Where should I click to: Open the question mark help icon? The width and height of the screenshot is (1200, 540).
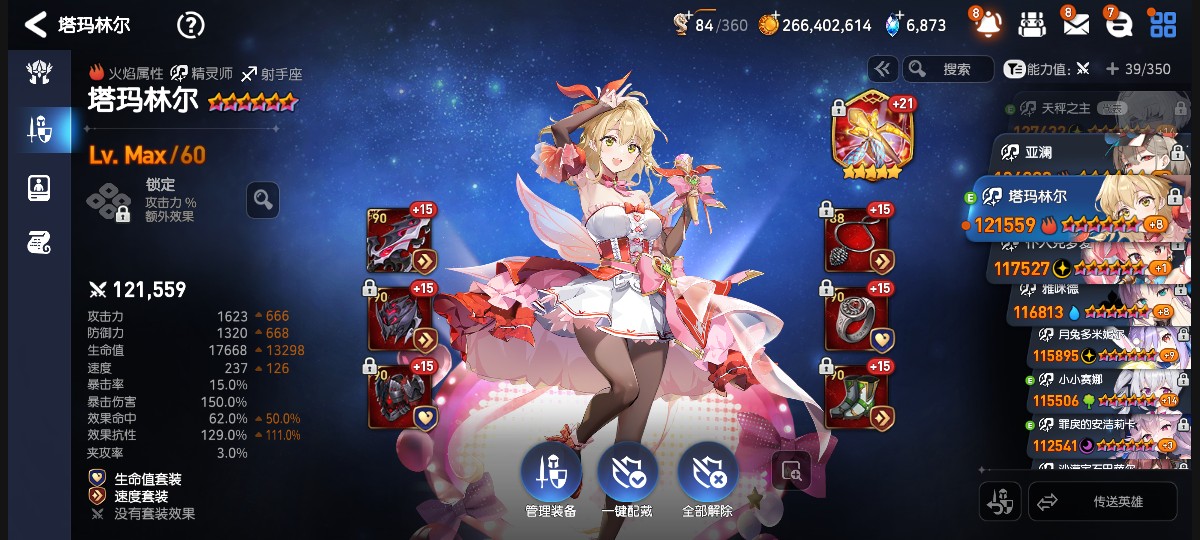tap(190, 25)
